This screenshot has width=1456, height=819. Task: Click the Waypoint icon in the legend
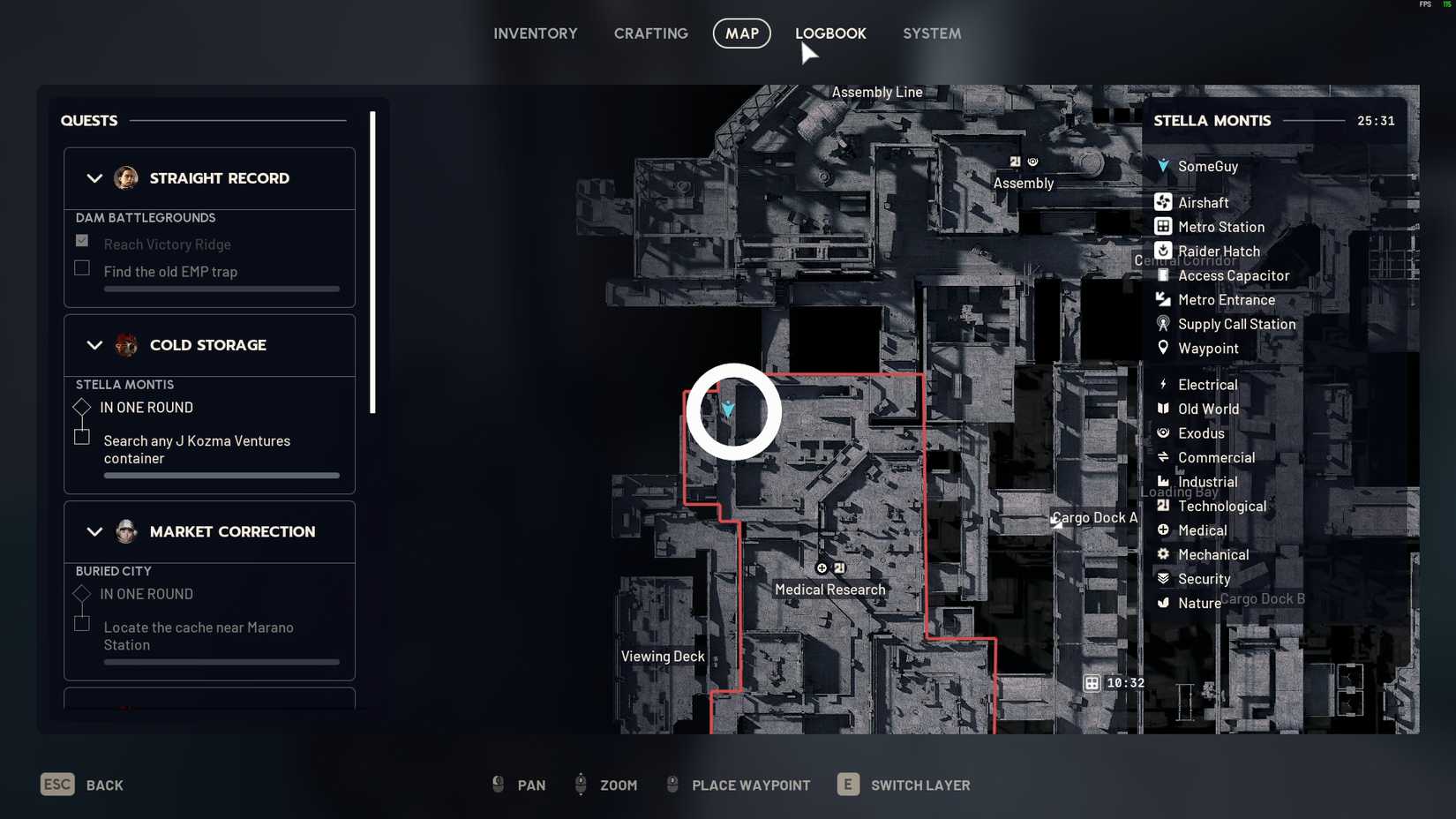[x=1163, y=348]
